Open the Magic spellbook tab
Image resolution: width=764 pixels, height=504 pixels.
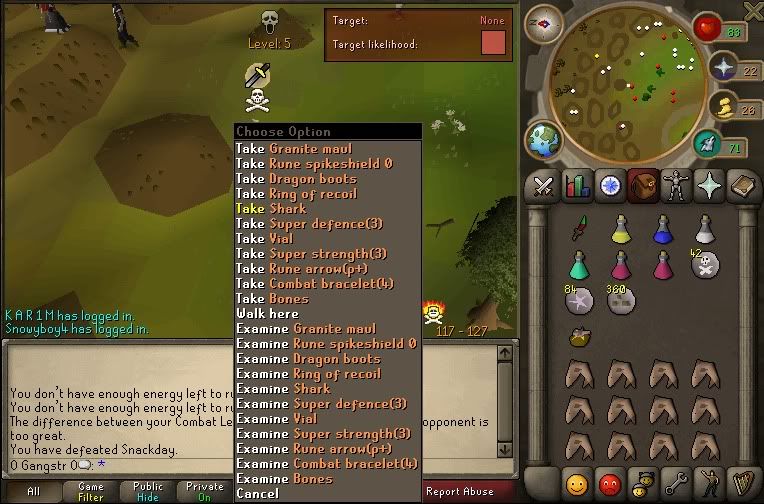point(741,185)
